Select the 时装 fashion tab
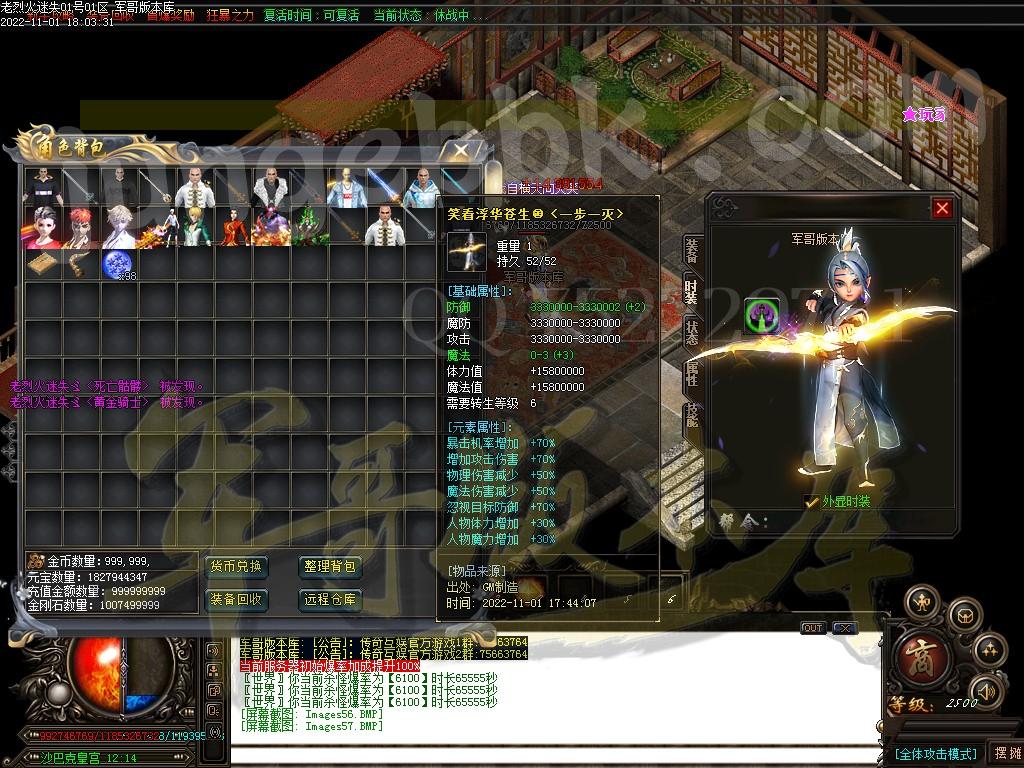 (691, 290)
